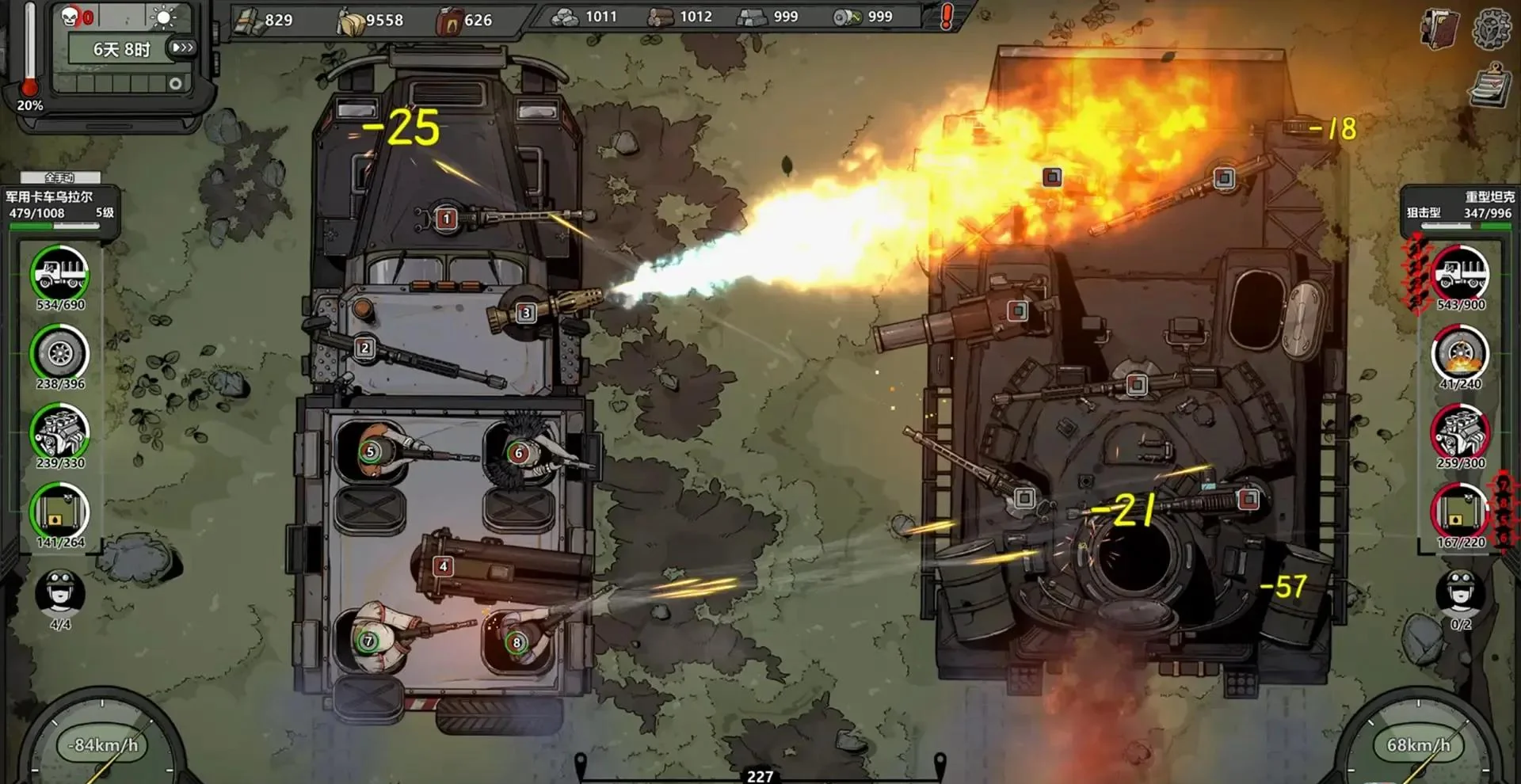Select player crew icon 4/4
The image size is (1521, 784).
[x=60, y=592]
